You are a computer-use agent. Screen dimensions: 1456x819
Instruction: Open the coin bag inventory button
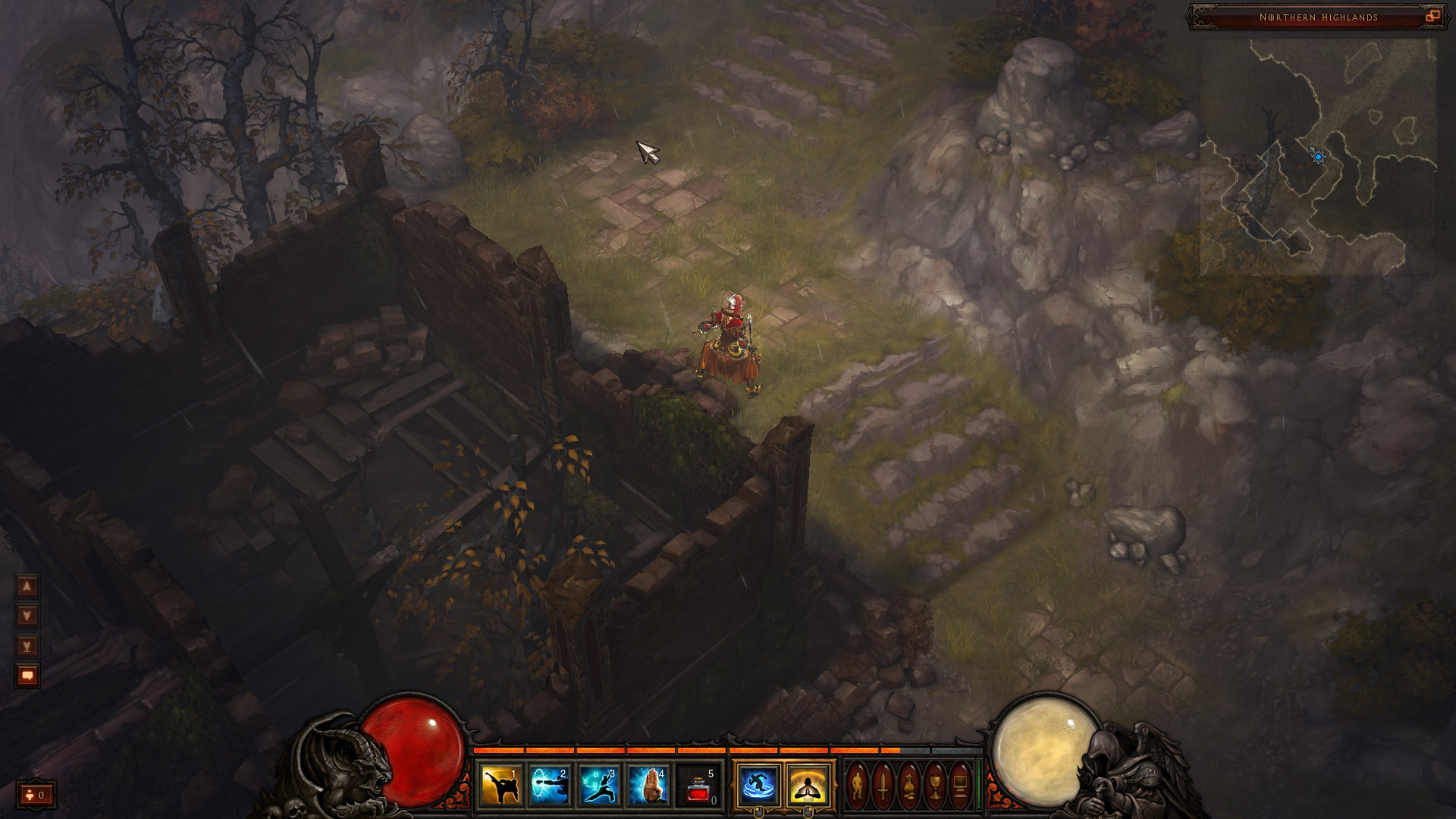[x=909, y=786]
